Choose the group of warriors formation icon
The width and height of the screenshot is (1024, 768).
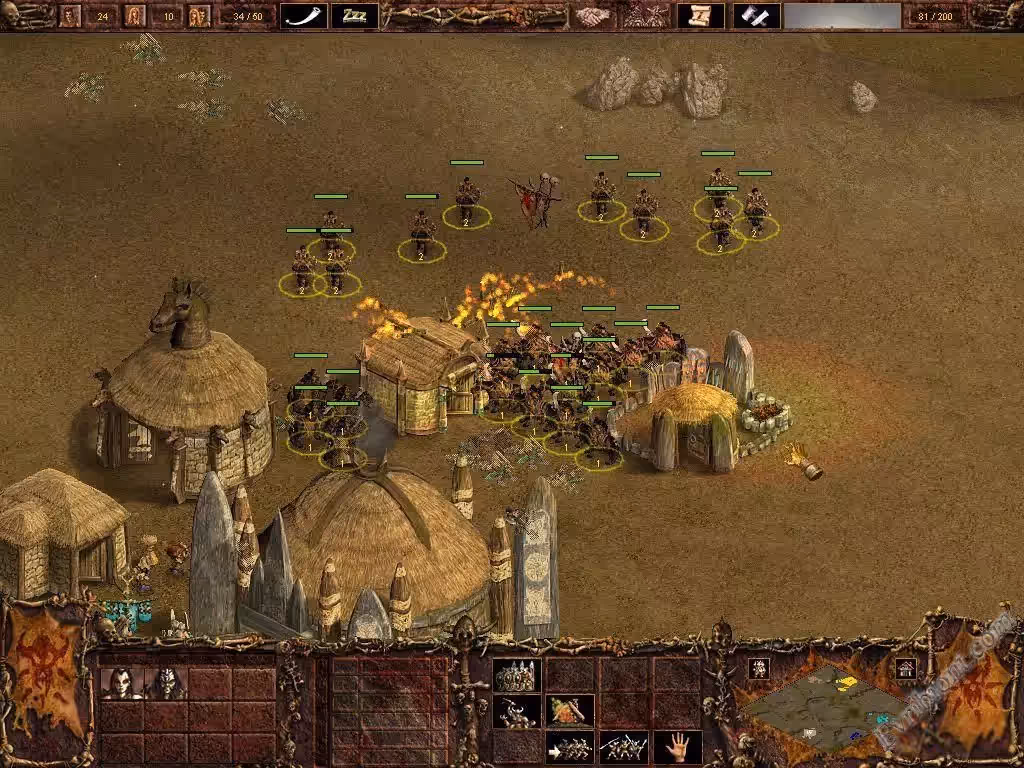517,675
